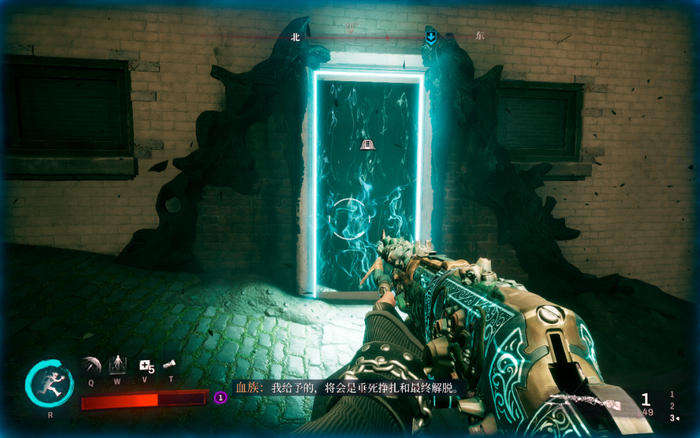The width and height of the screenshot is (700, 438).
Task: Click the objective waypoint icon on the door
Action: point(367,145)
